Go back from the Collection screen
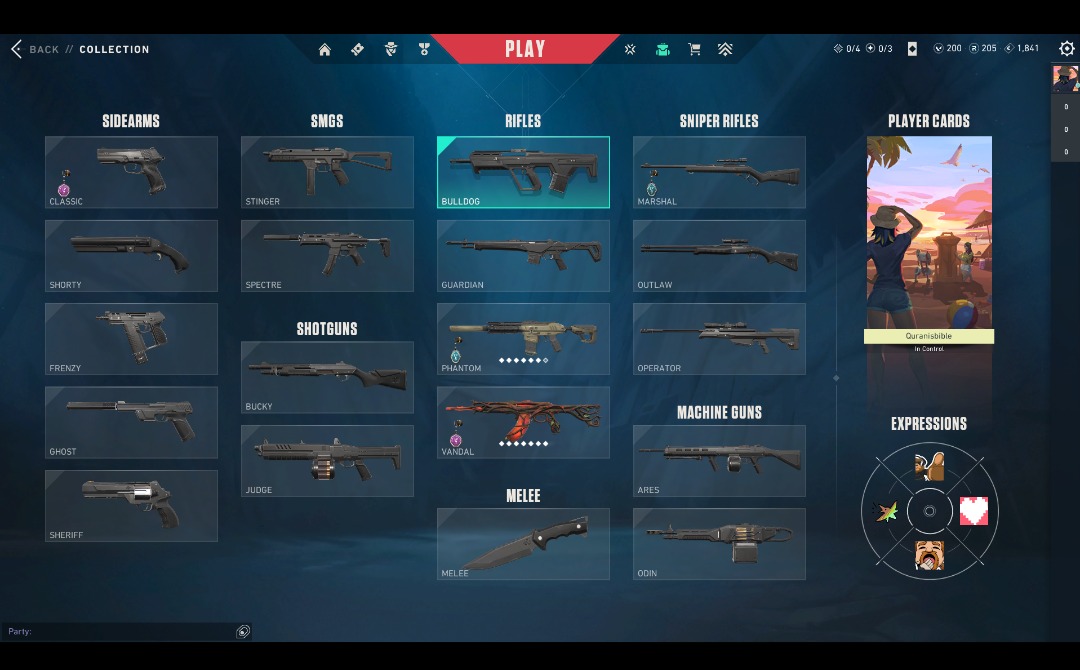The image size is (1080, 670). click(36, 49)
